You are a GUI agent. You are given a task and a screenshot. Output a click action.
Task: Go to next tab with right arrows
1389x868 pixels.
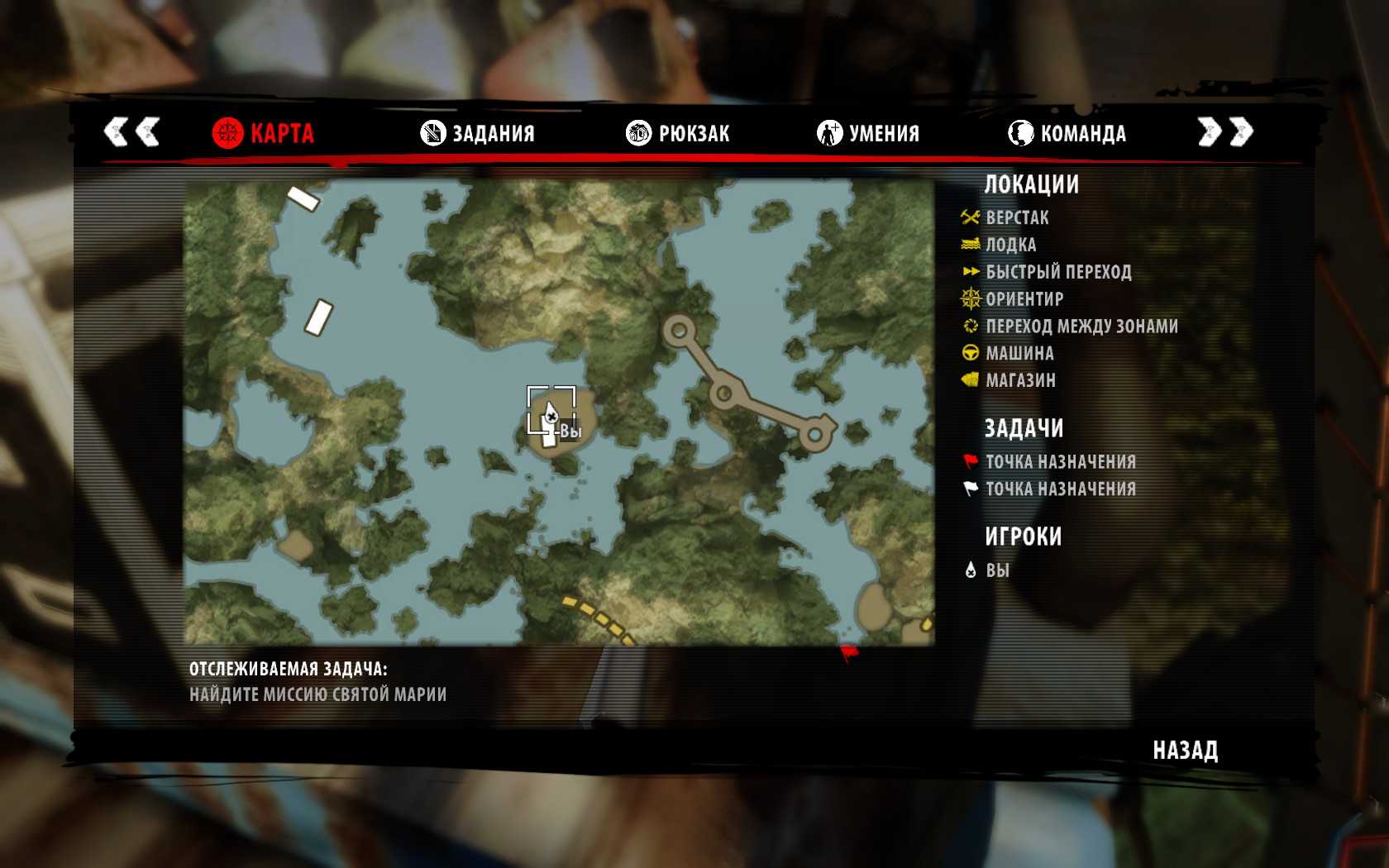[x=1225, y=132]
